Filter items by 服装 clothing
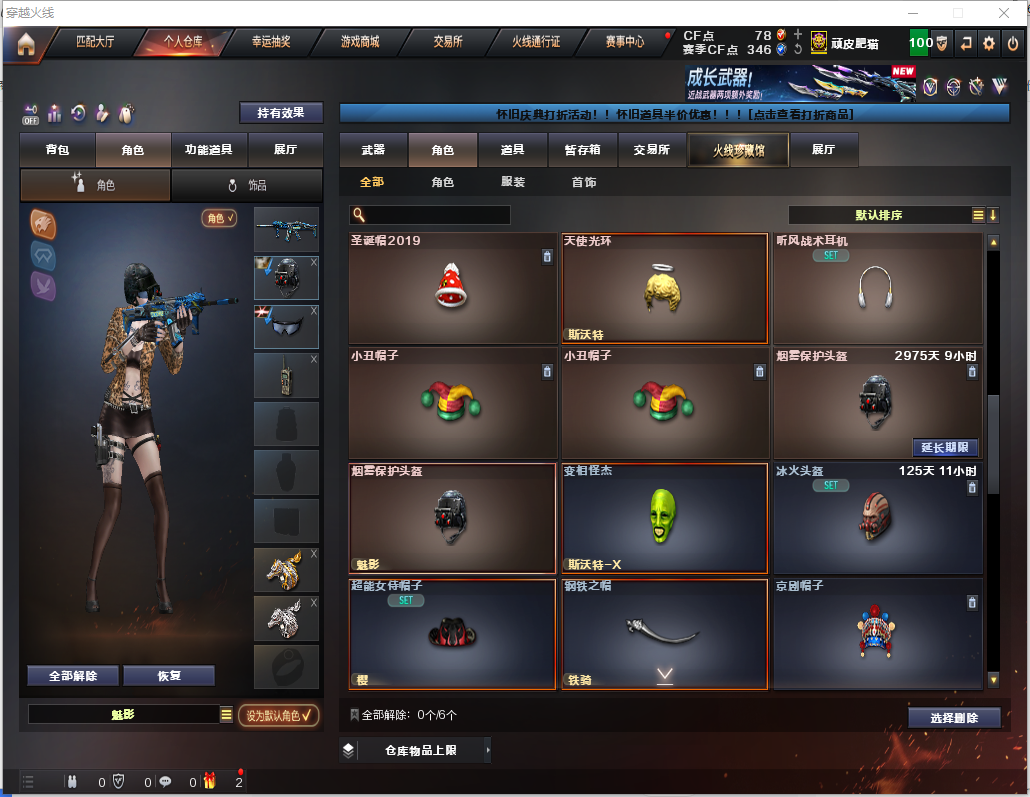Image resolution: width=1030 pixels, height=797 pixels. (513, 183)
